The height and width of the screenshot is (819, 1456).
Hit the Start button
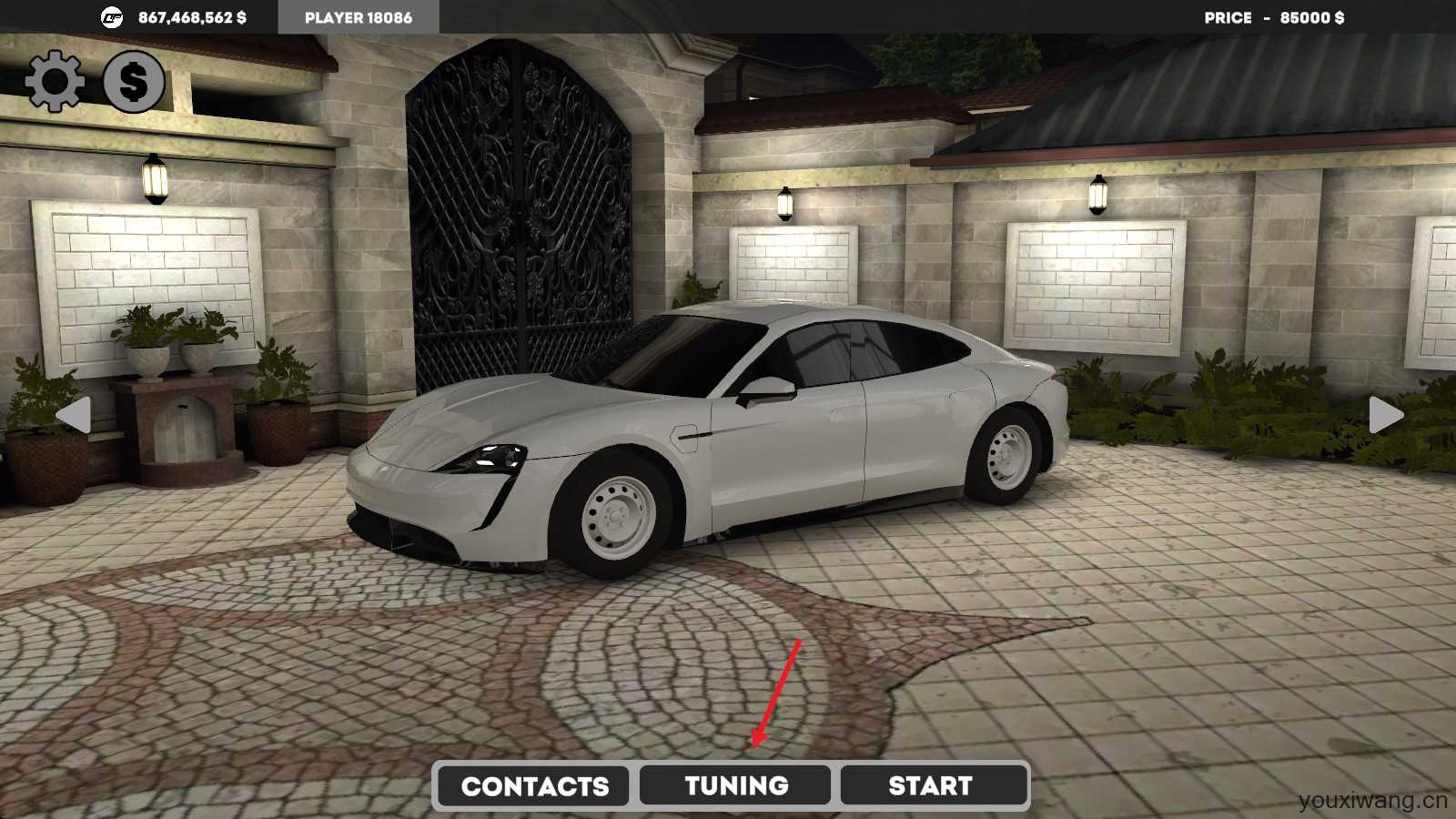(930, 785)
